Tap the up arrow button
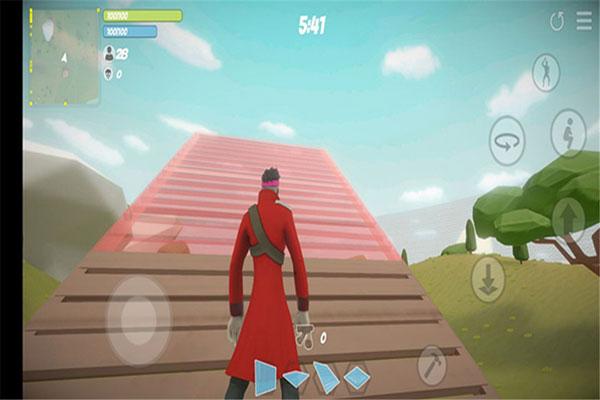Viewport: 600px width, 400px height. tap(568, 218)
